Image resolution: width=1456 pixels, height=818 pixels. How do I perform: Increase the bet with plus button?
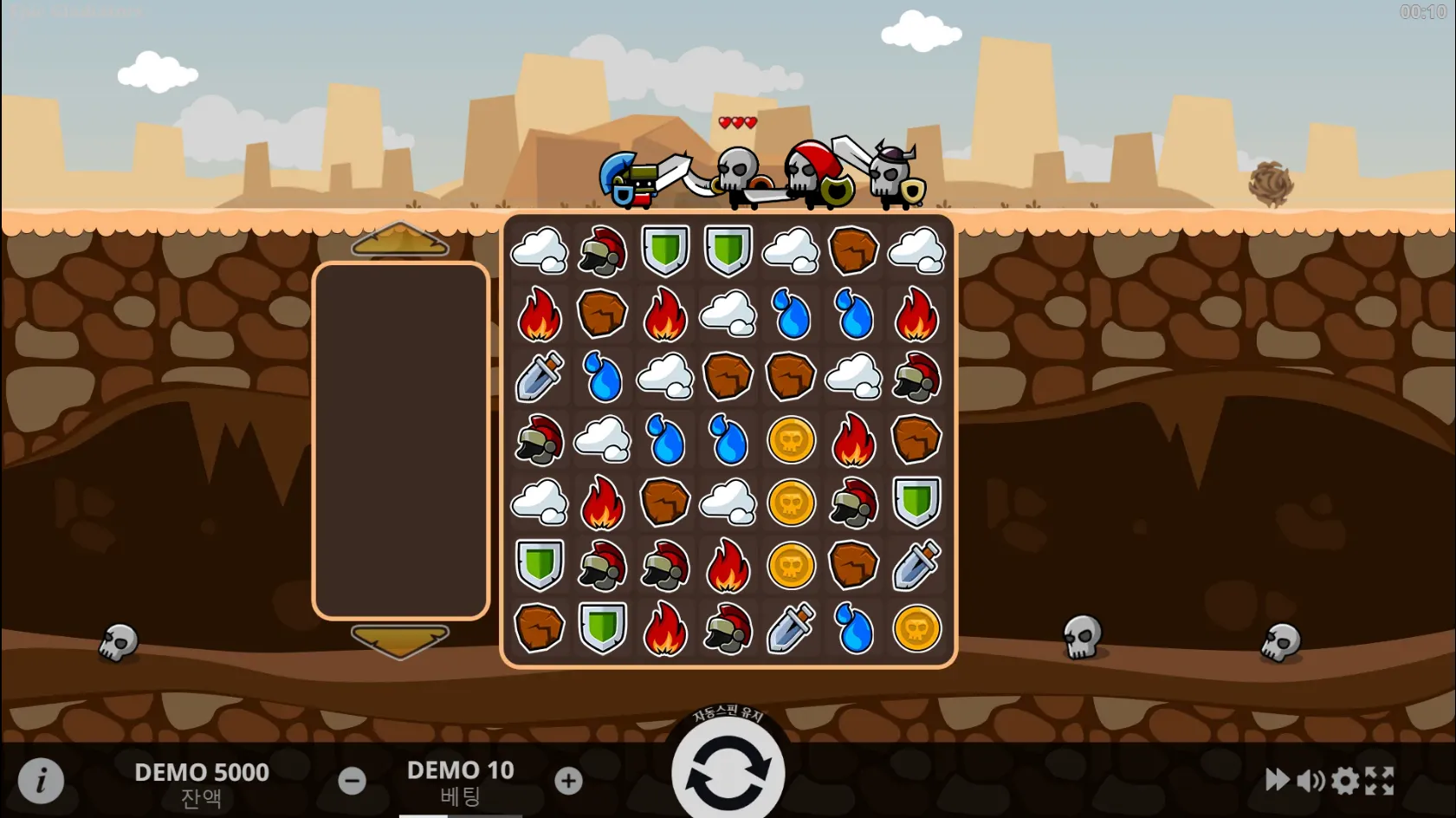click(x=568, y=781)
